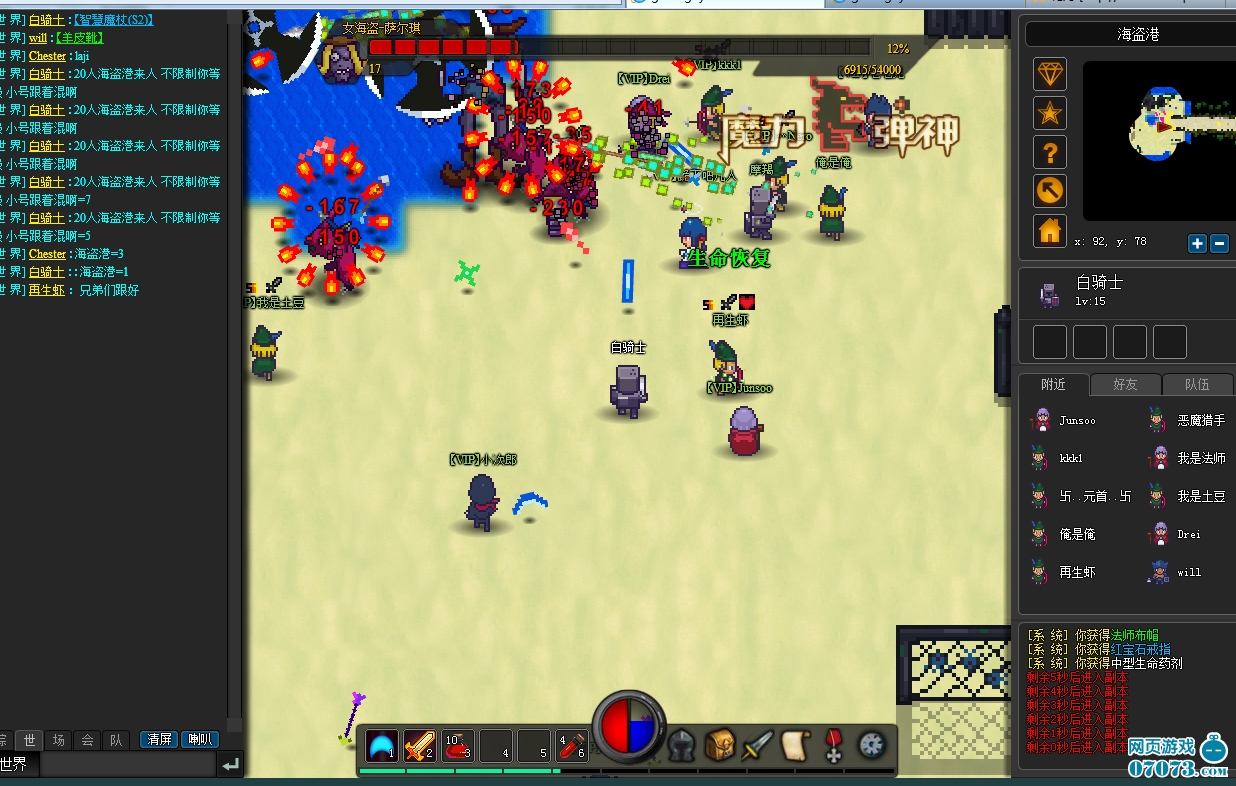
Task: Click the star button beside the minimap
Action: coord(1050,113)
